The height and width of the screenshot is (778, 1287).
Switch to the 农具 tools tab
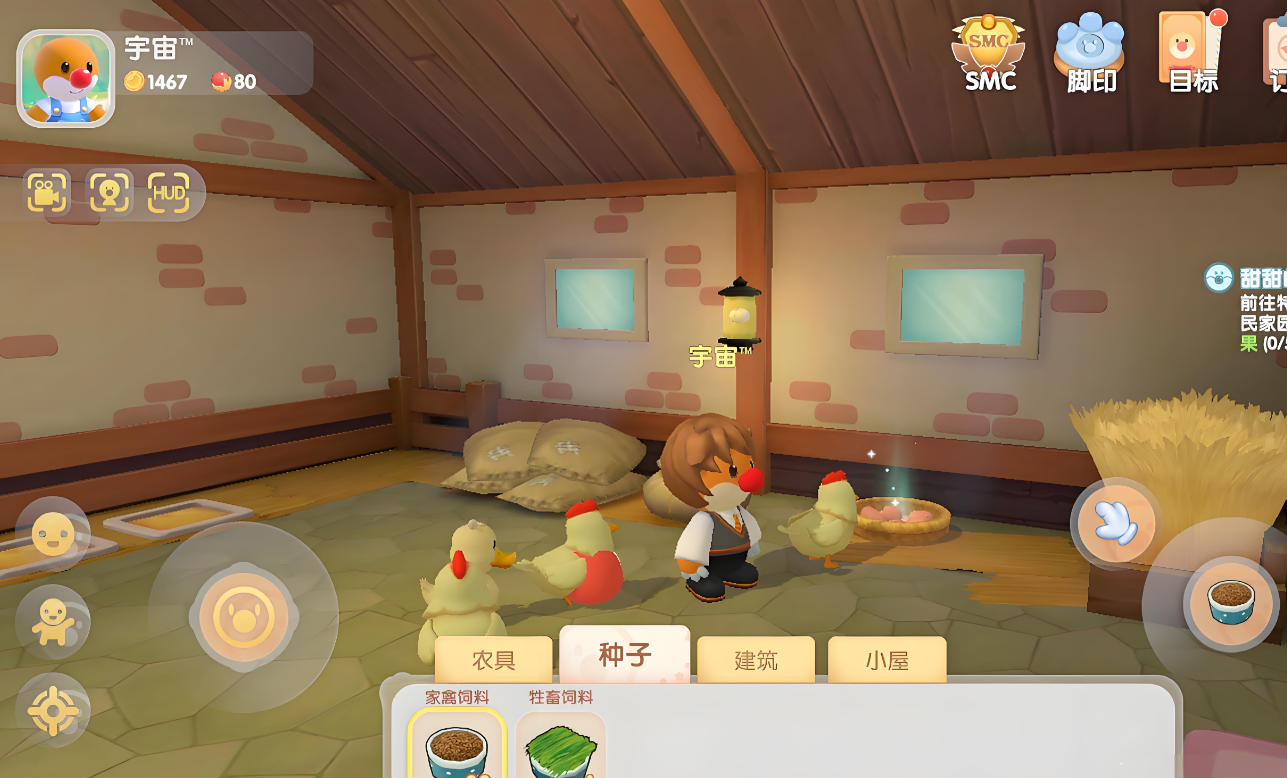click(493, 660)
